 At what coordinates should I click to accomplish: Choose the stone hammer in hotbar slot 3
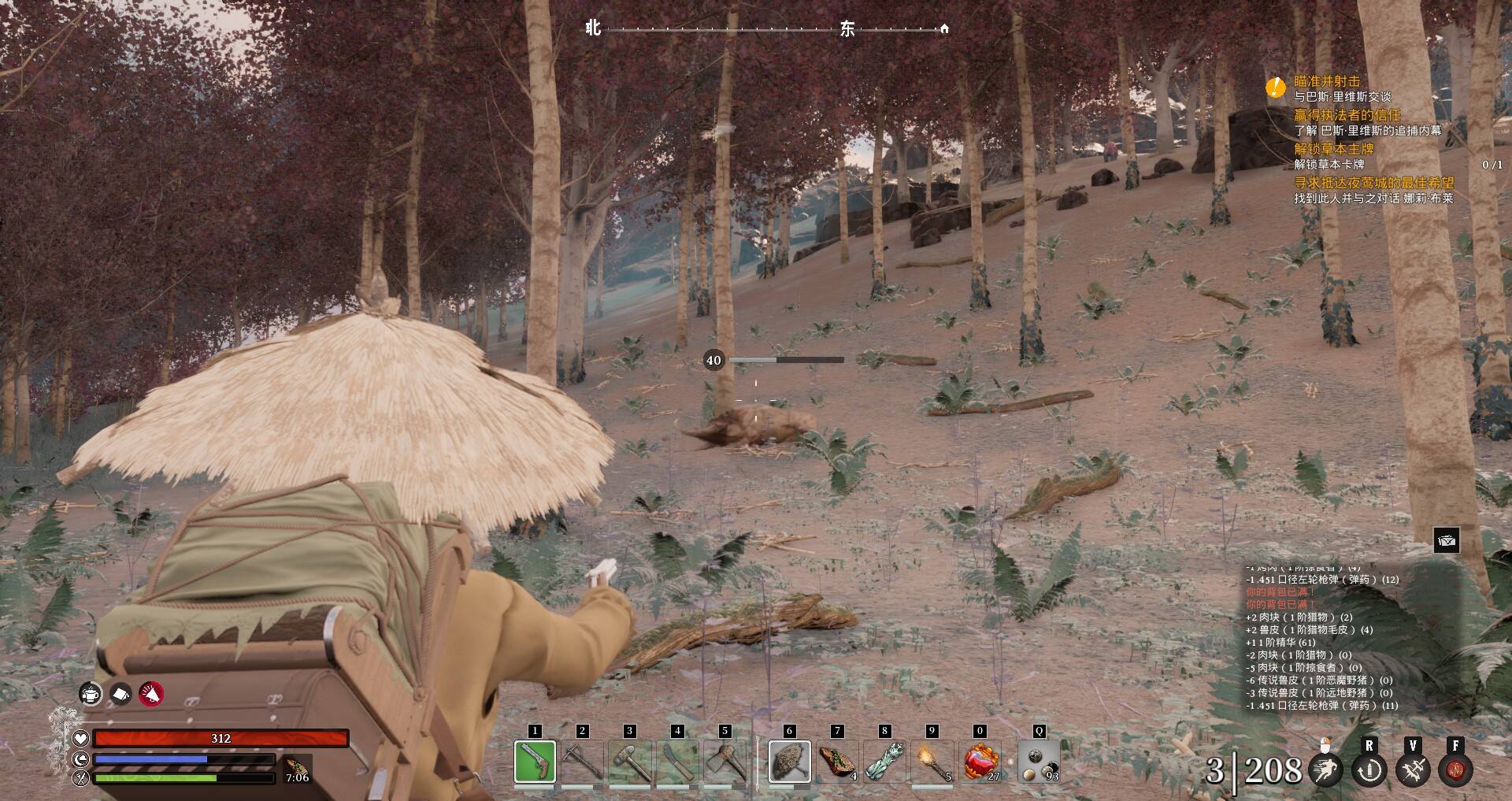pyautogui.click(x=630, y=762)
